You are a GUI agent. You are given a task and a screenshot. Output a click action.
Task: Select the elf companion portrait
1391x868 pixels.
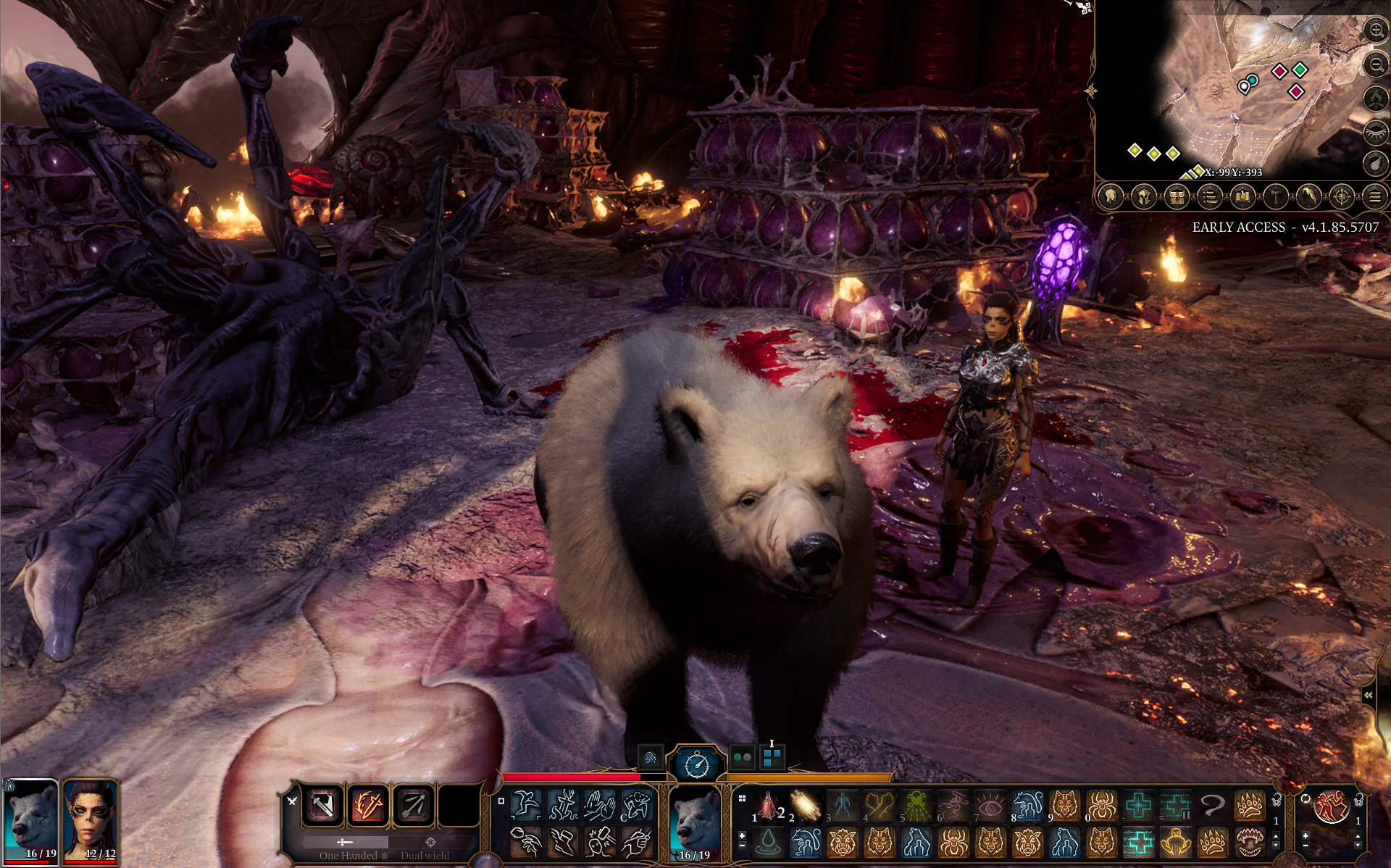click(x=91, y=820)
